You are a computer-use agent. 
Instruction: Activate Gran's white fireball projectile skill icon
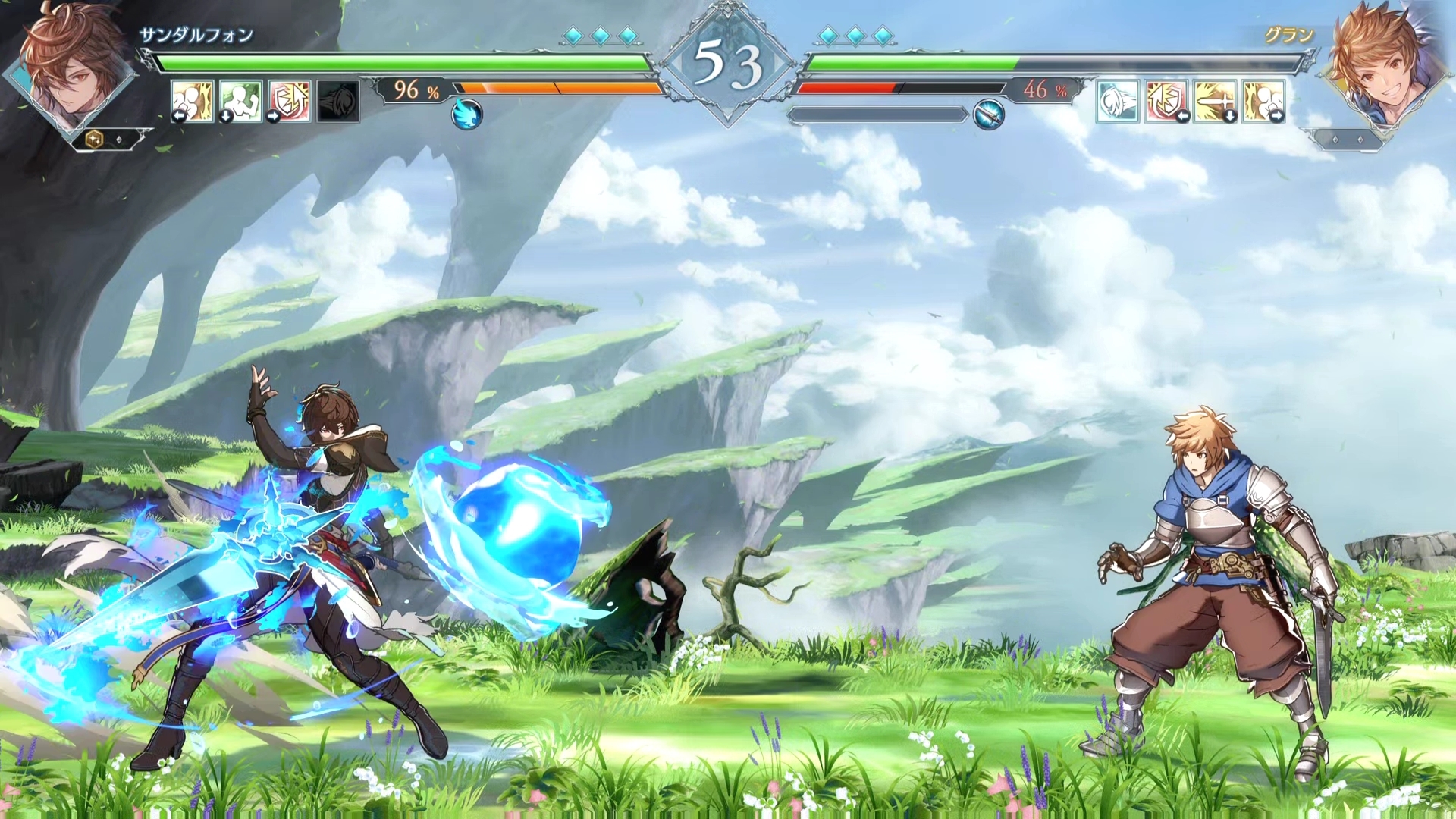coord(1118,100)
